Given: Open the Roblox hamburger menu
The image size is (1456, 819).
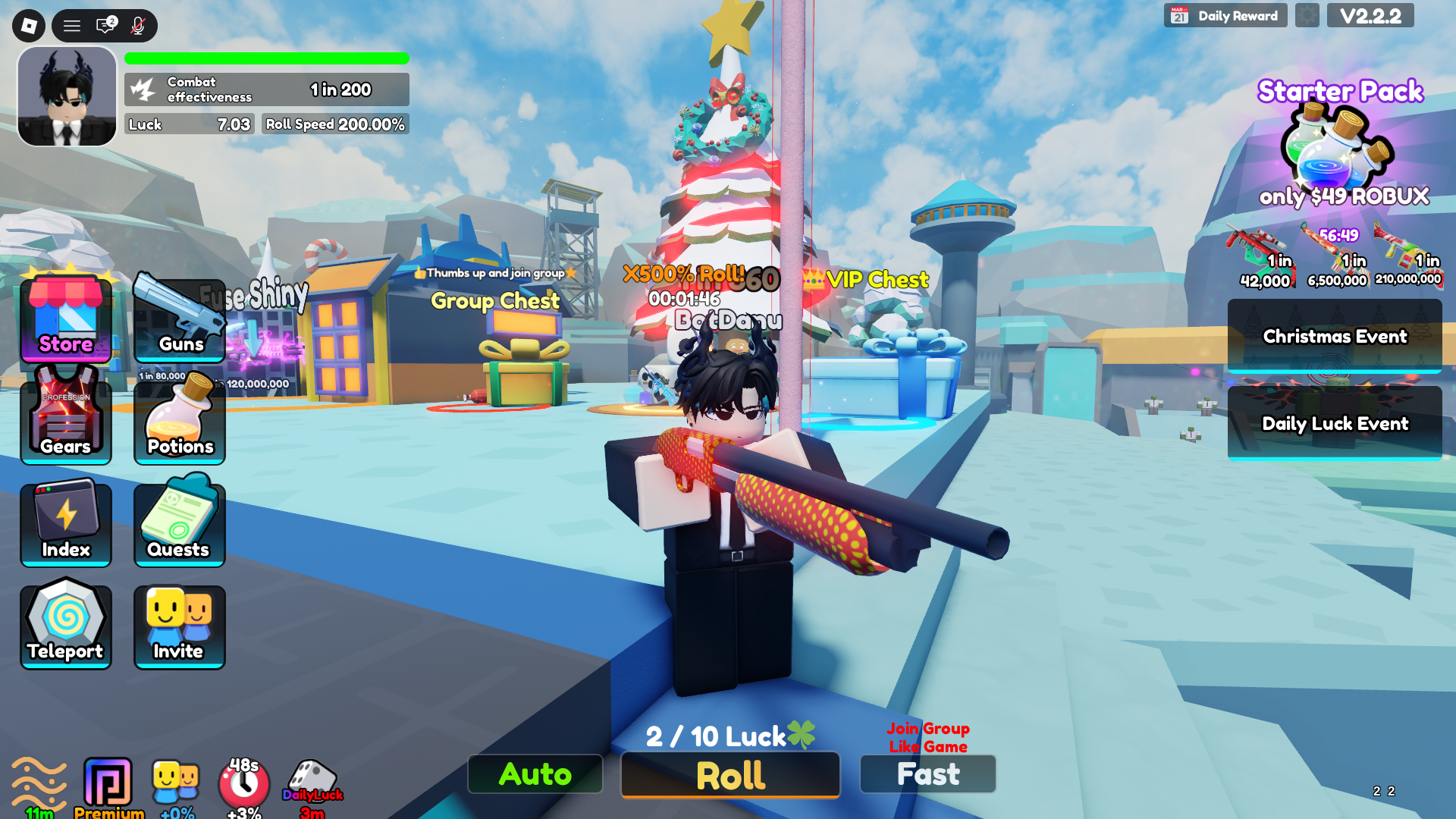Looking at the screenshot, I should 71,25.
